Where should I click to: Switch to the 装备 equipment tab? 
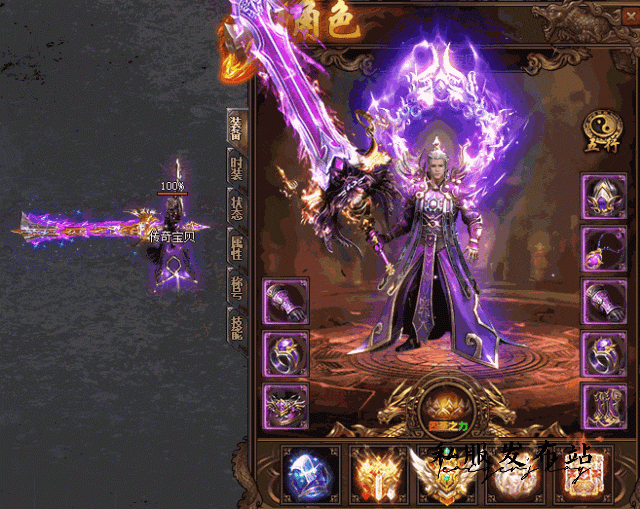click(237, 128)
